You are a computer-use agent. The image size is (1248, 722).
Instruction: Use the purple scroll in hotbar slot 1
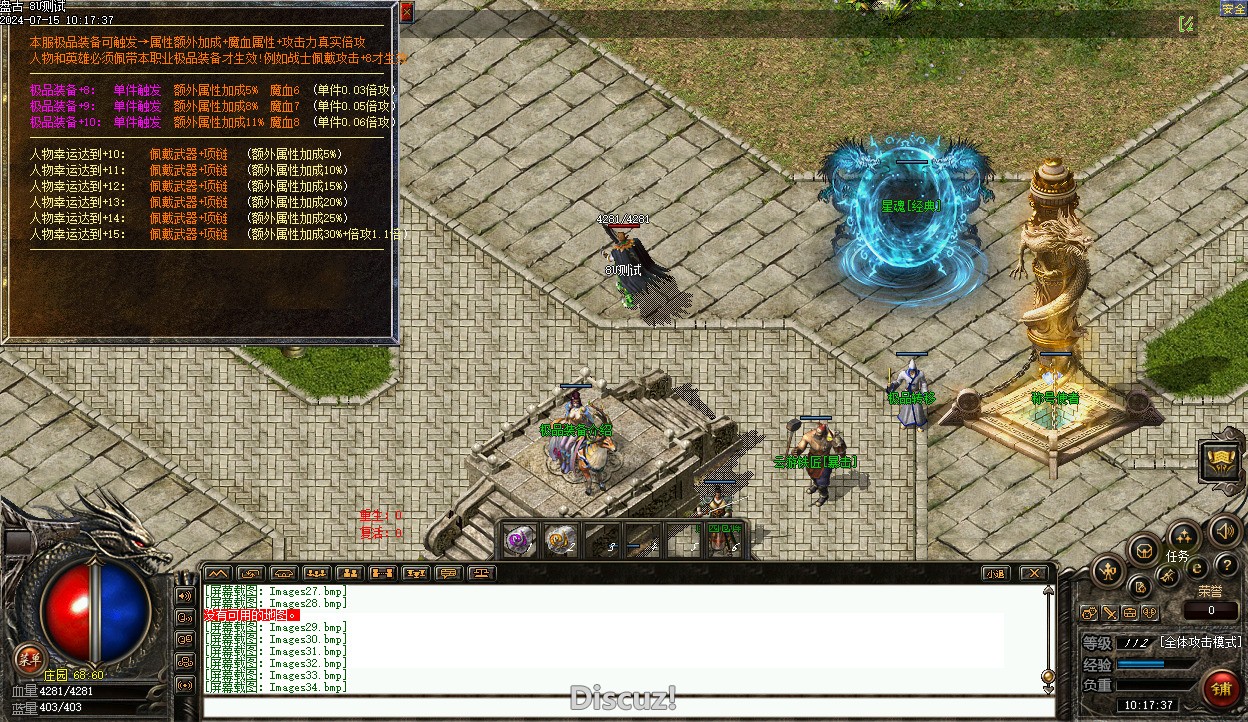pyautogui.click(x=519, y=540)
